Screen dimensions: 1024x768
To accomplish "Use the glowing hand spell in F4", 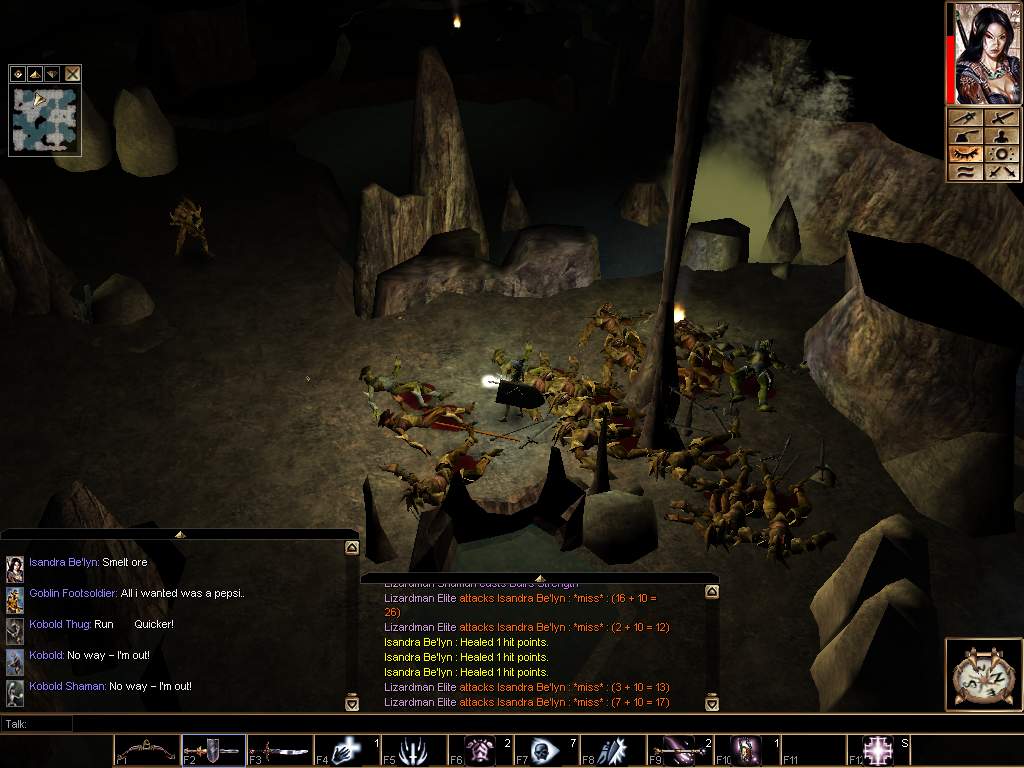I will [x=346, y=750].
